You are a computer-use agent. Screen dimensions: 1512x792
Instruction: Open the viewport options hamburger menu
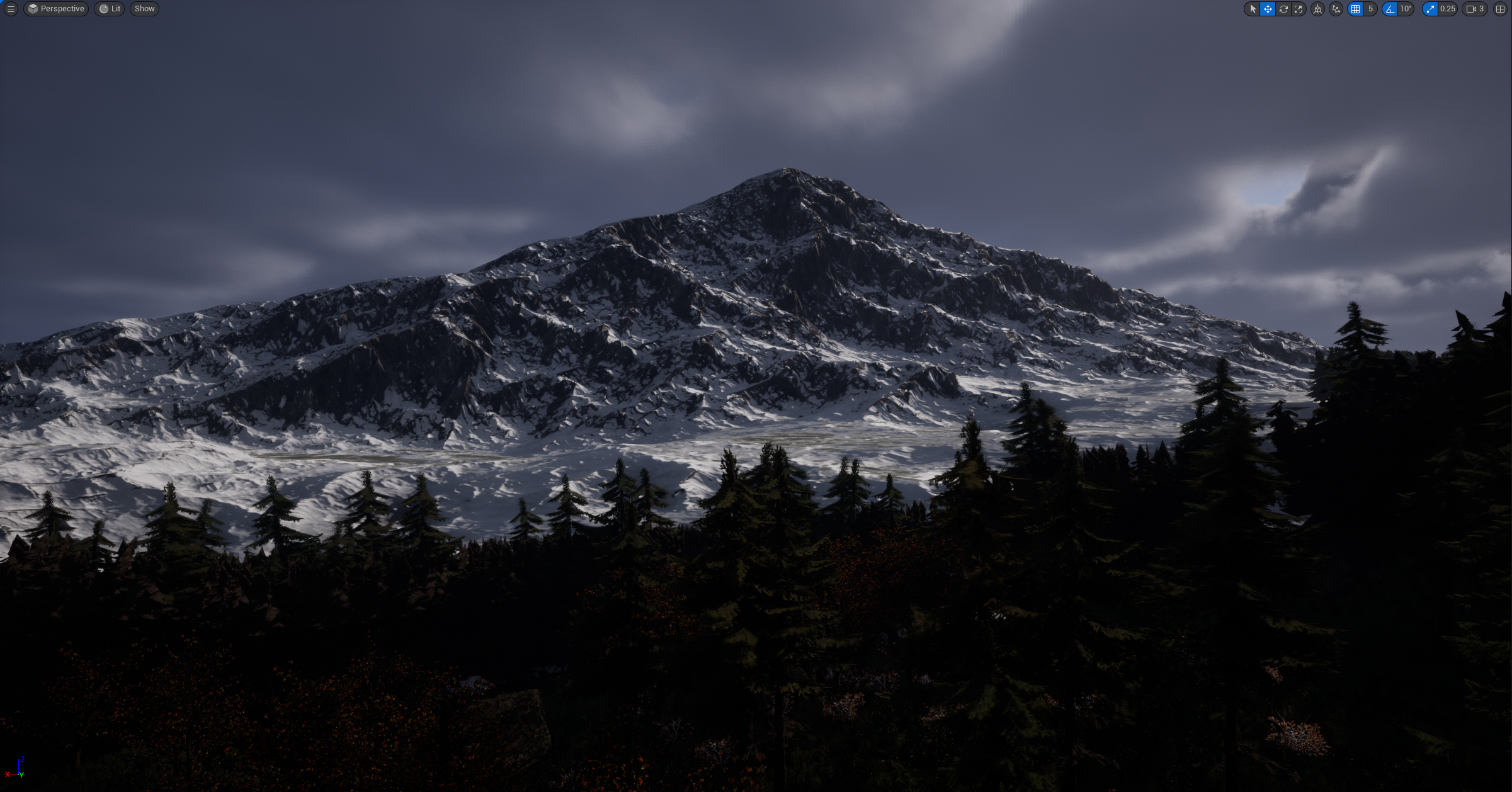point(11,9)
